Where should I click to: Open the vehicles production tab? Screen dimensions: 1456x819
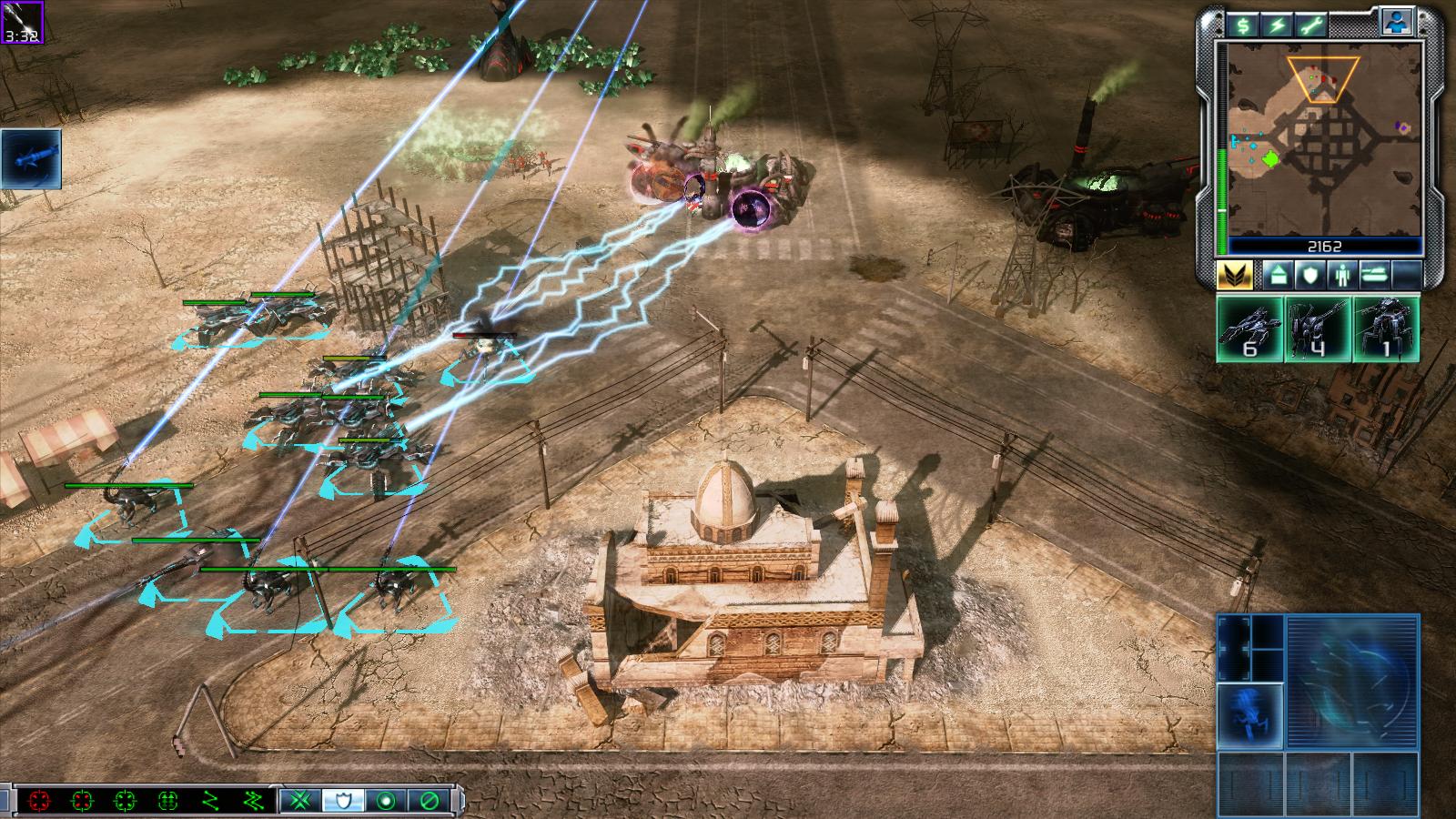click(x=1374, y=274)
